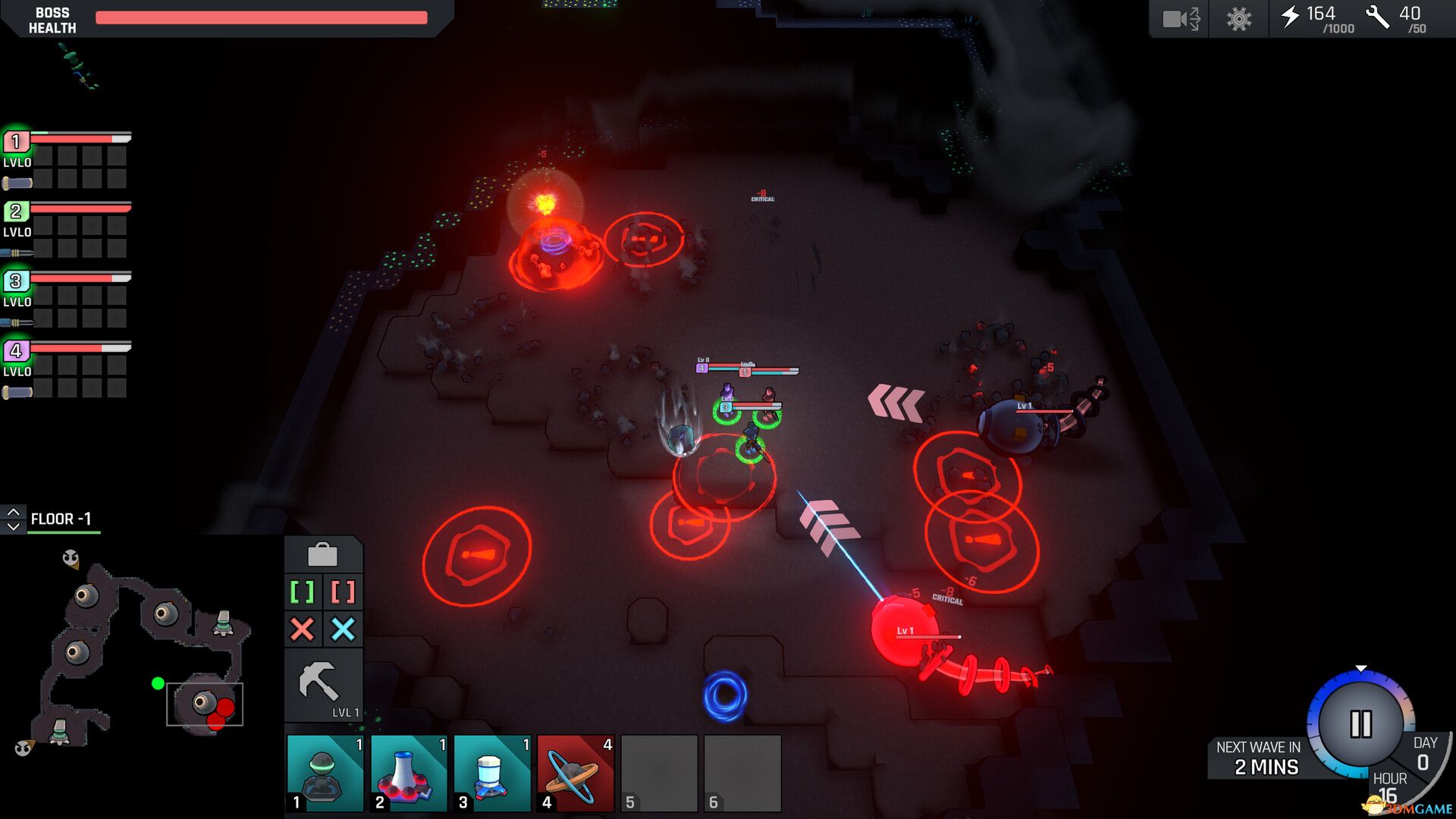This screenshot has height=819, width=1456.
Task: Click the red X cancel tool
Action: 303,629
